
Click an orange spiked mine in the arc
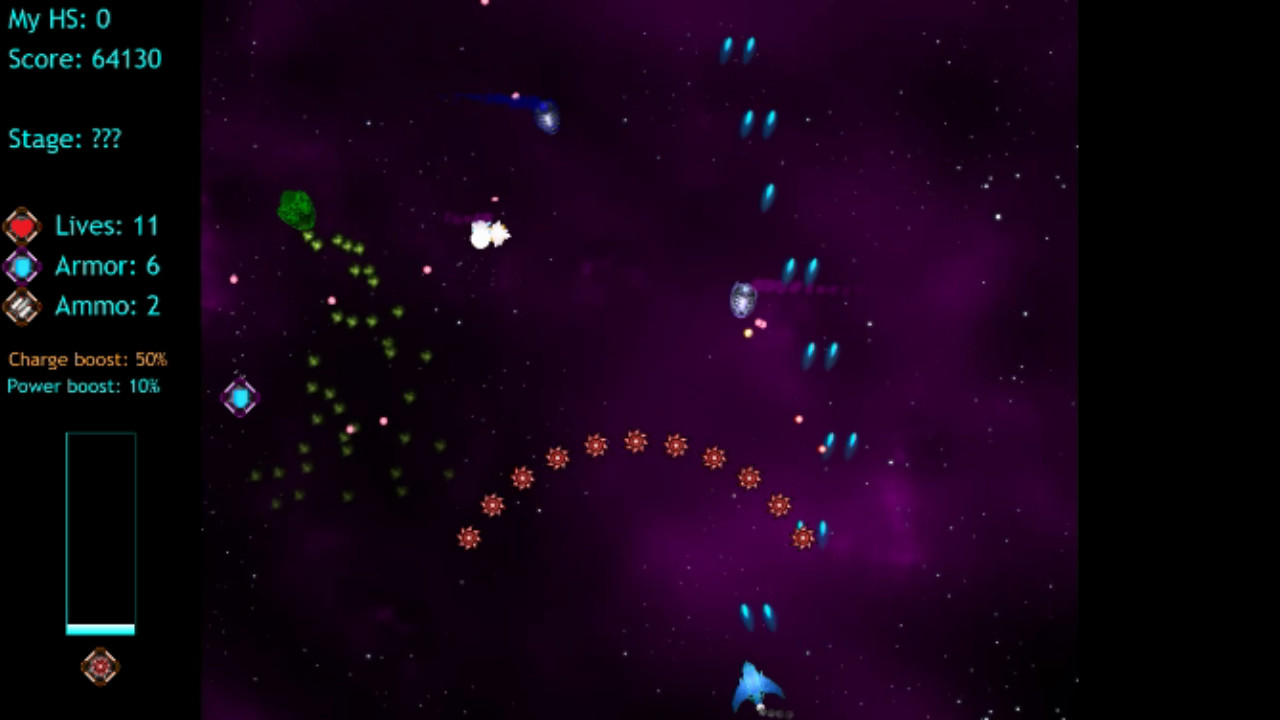click(x=637, y=443)
